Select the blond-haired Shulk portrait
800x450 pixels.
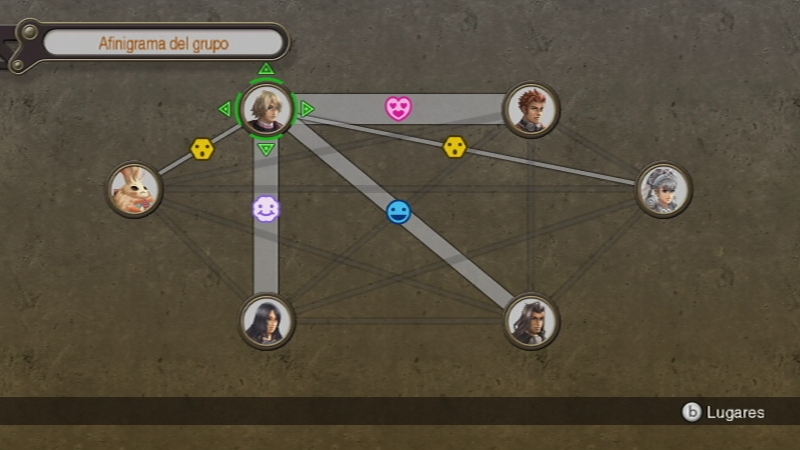266,108
